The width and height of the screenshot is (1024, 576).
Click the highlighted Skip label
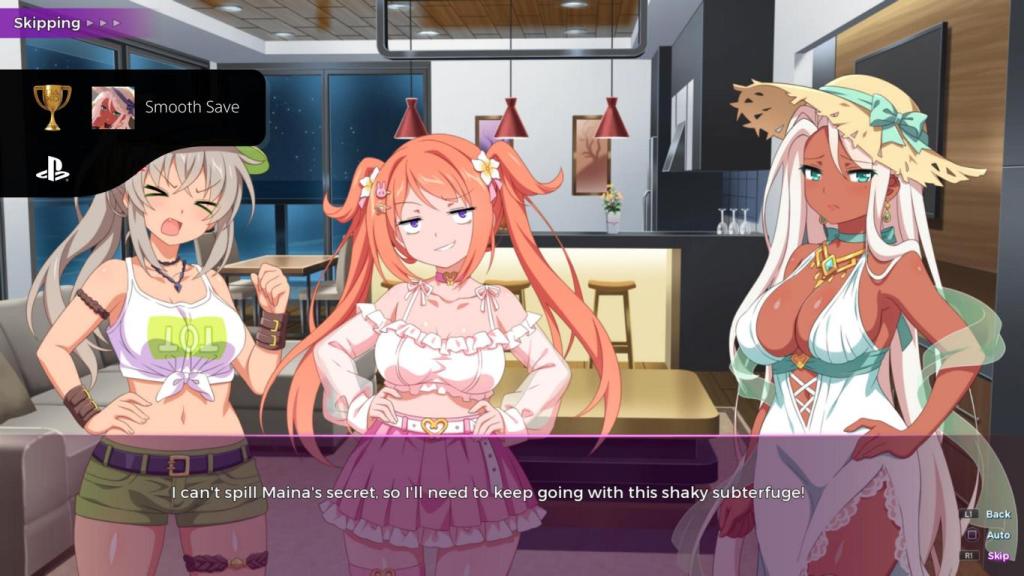[x=997, y=556]
